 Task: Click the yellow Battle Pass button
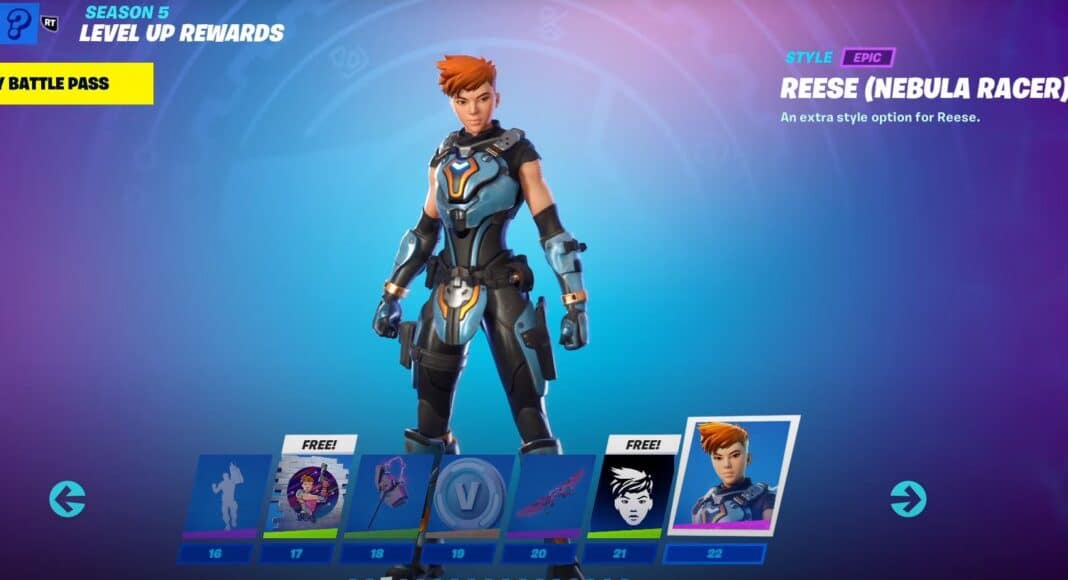(x=75, y=84)
